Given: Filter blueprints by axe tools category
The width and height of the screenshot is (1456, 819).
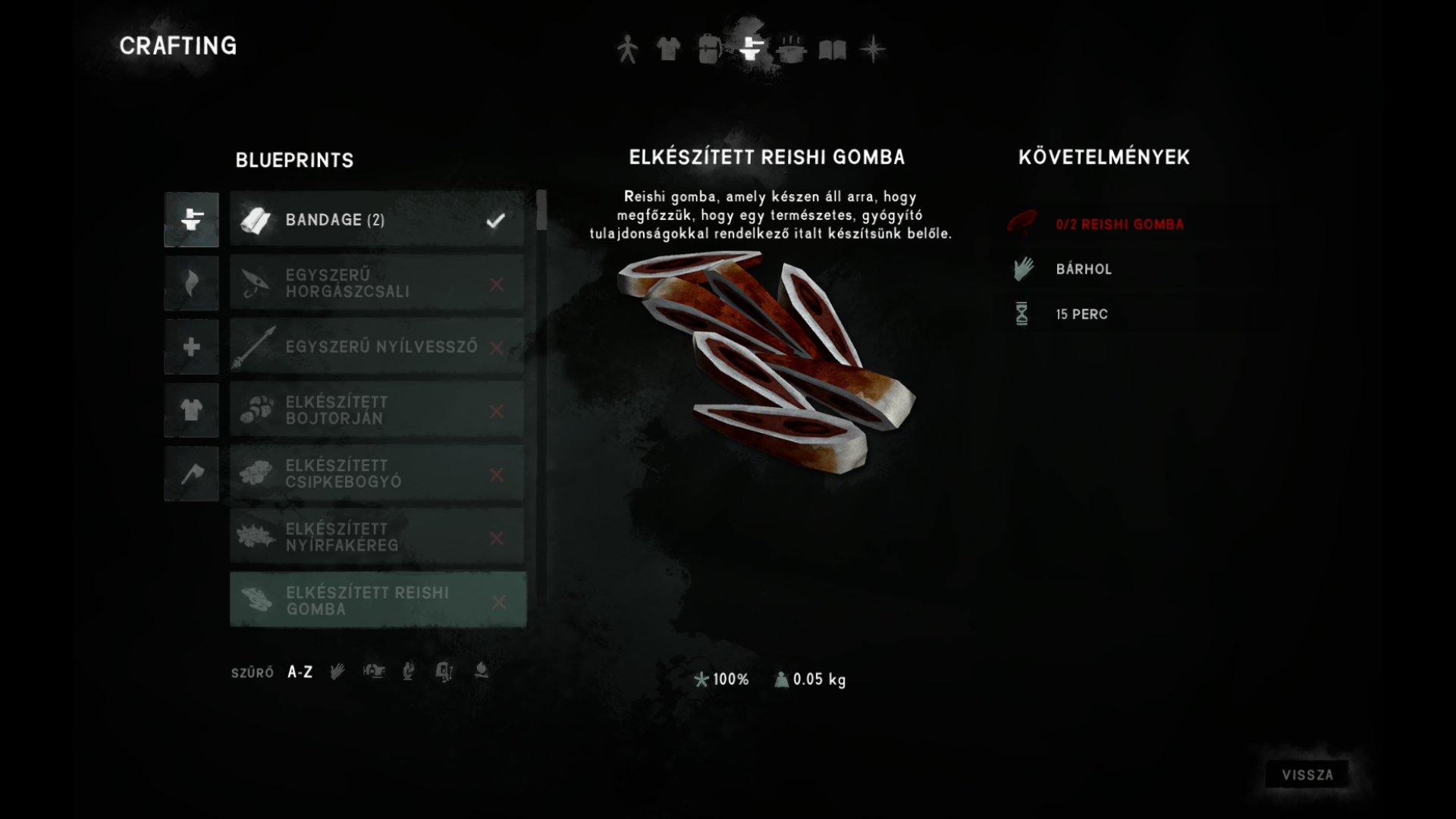Looking at the screenshot, I should 191,474.
